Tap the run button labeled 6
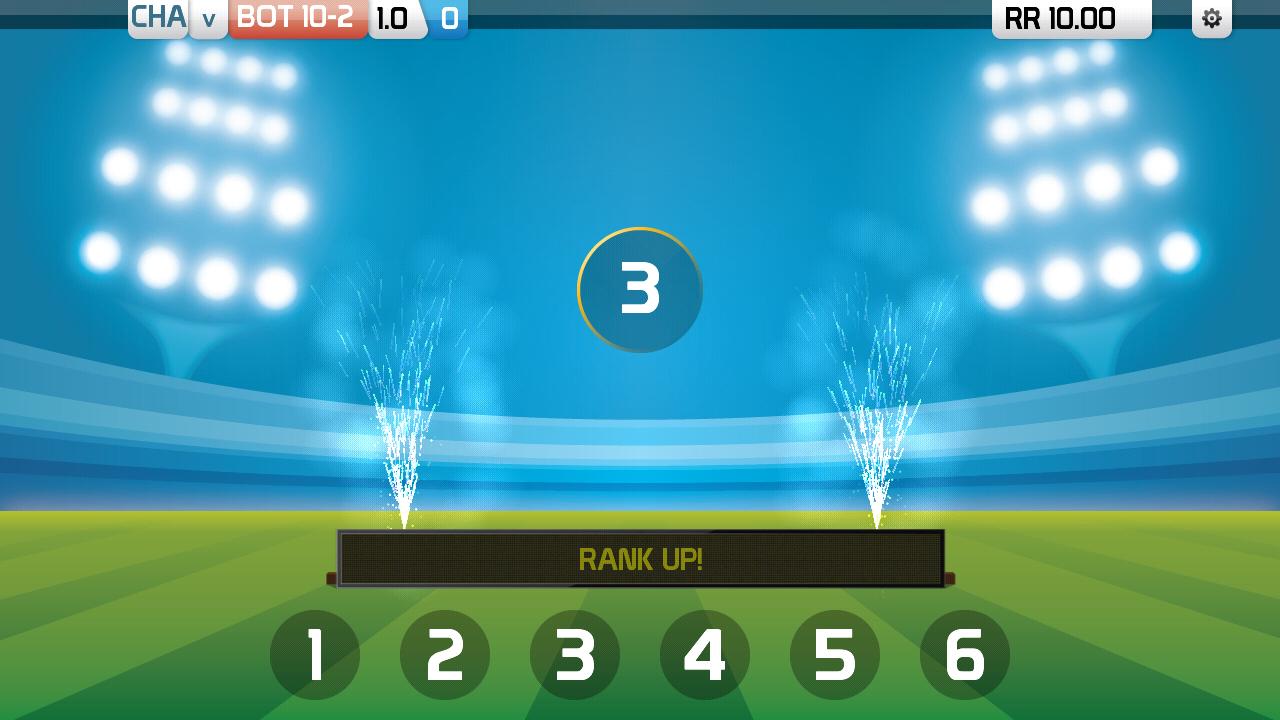Screen dimensions: 1280x720 point(965,655)
